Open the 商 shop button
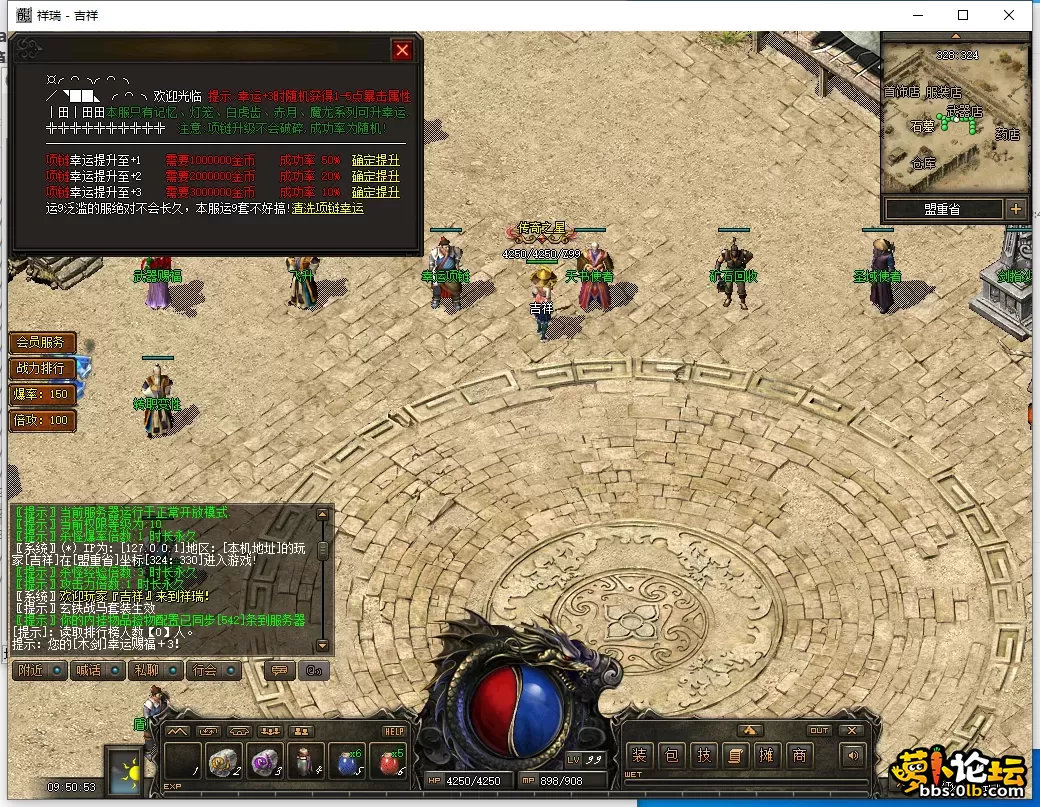 pos(799,756)
